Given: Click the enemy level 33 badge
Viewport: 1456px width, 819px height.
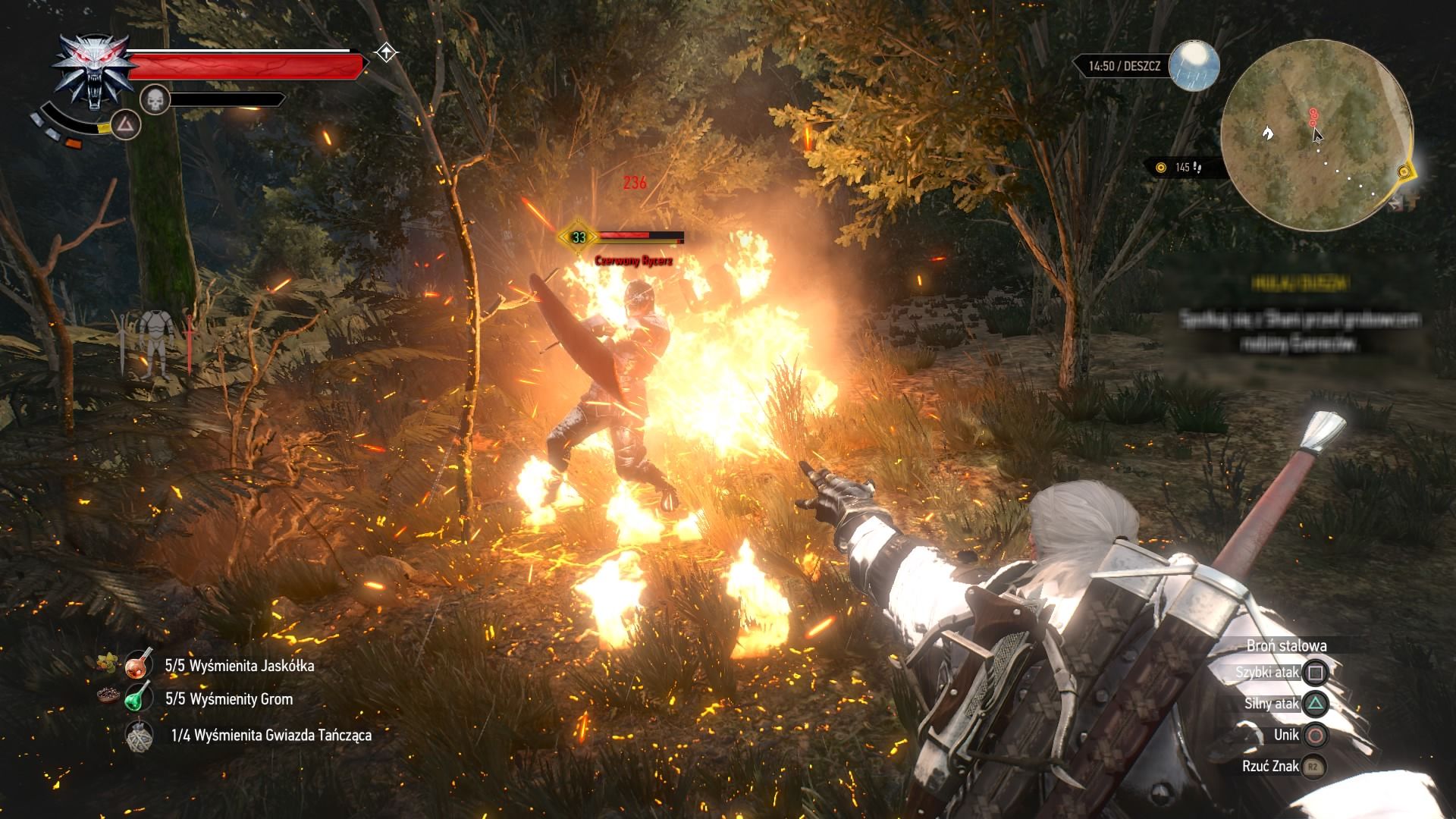Looking at the screenshot, I should [579, 237].
